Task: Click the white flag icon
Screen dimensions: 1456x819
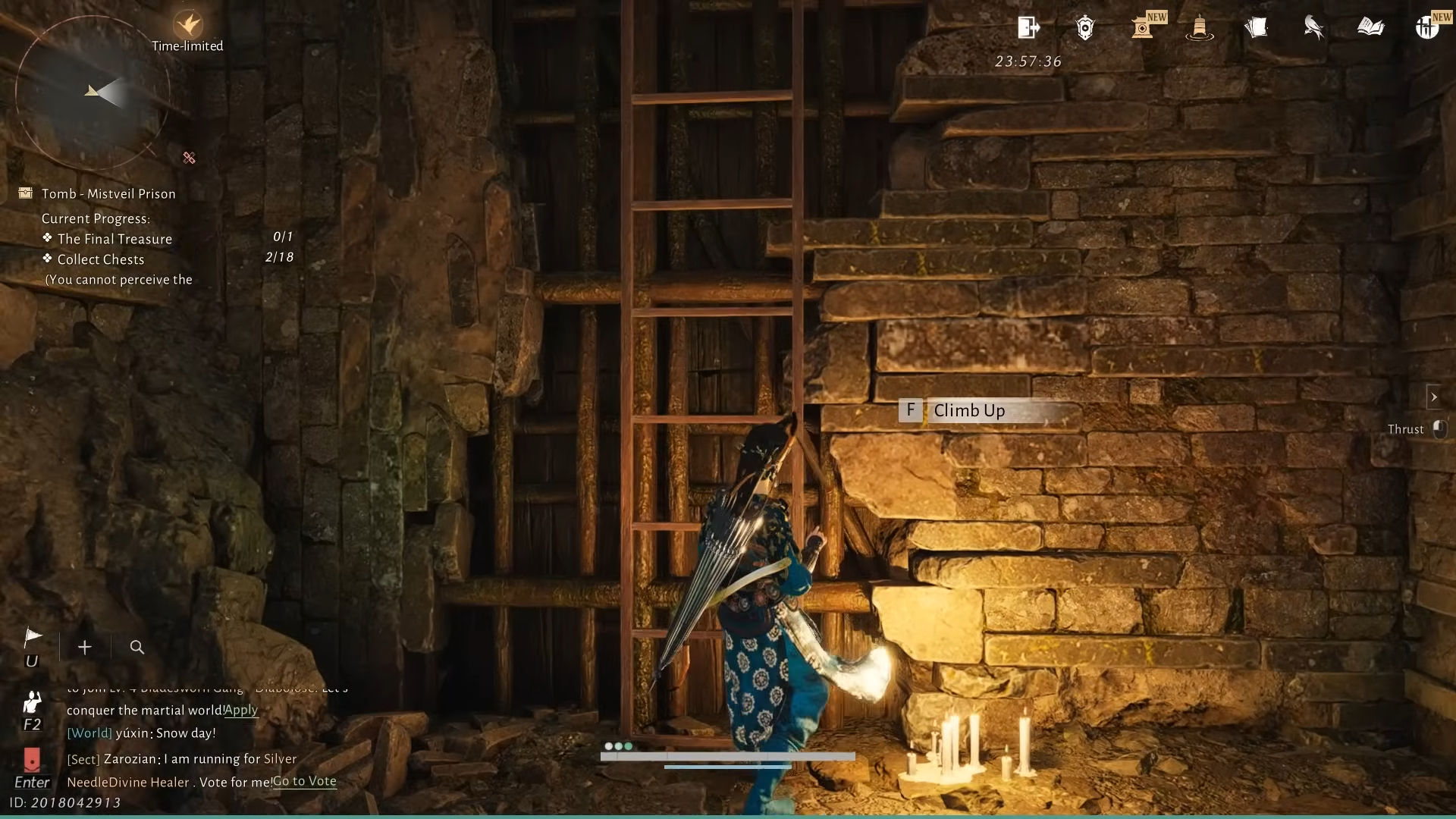Action: tap(33, 637)
